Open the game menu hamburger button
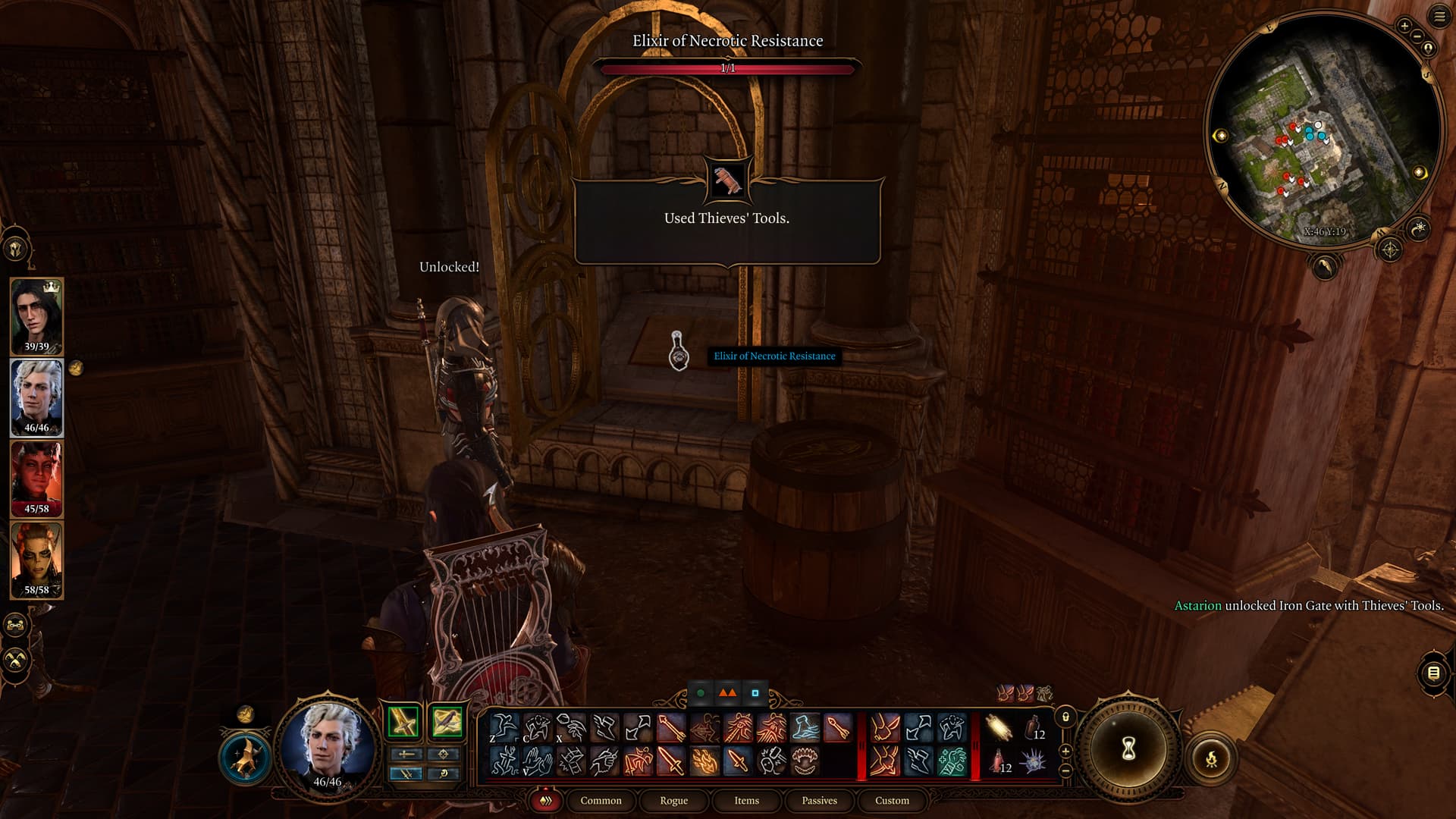This screenshot has height=819, width=1456. [x=1439, y=17]
